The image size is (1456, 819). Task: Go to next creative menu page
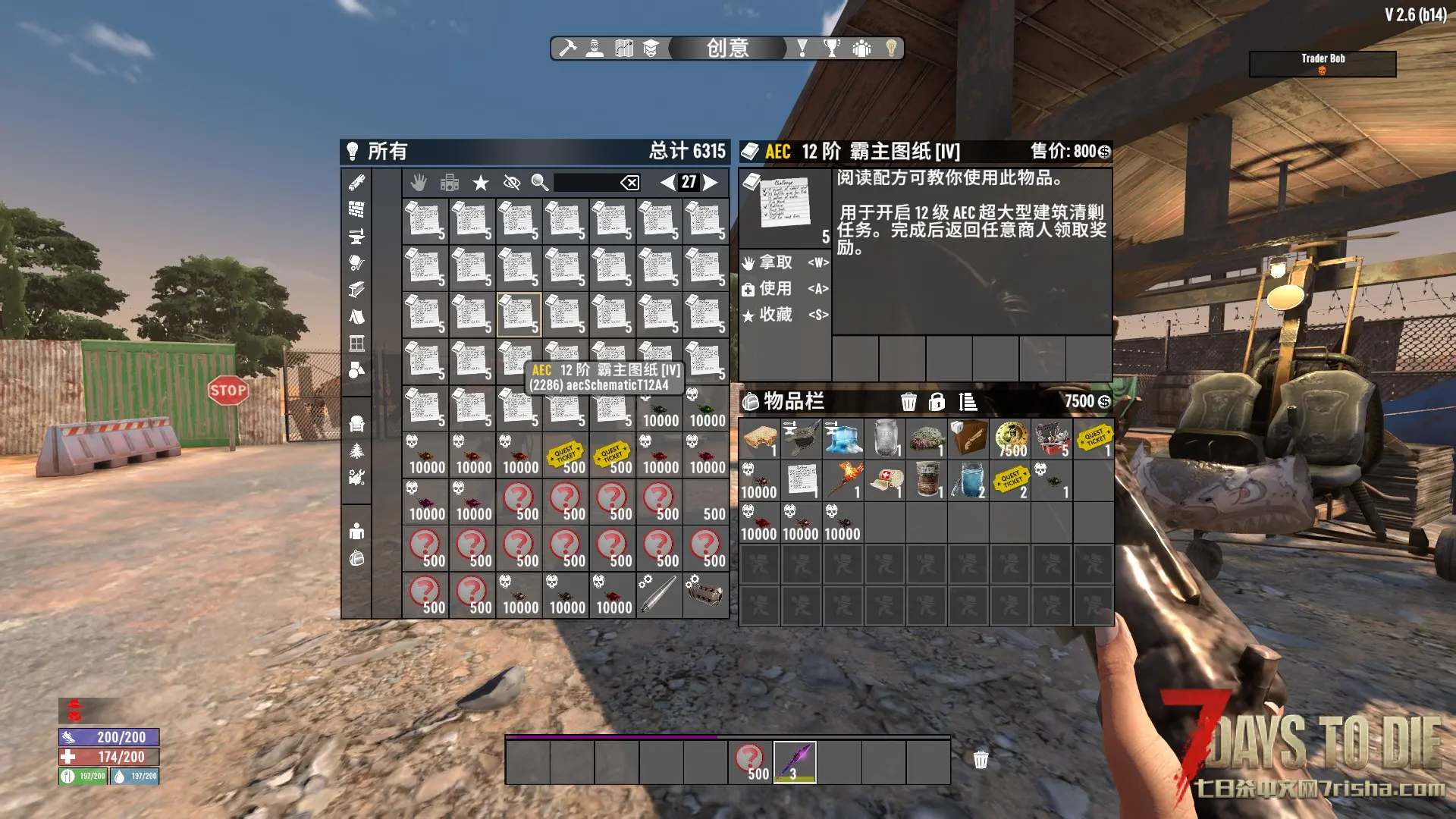pos(711,182)
